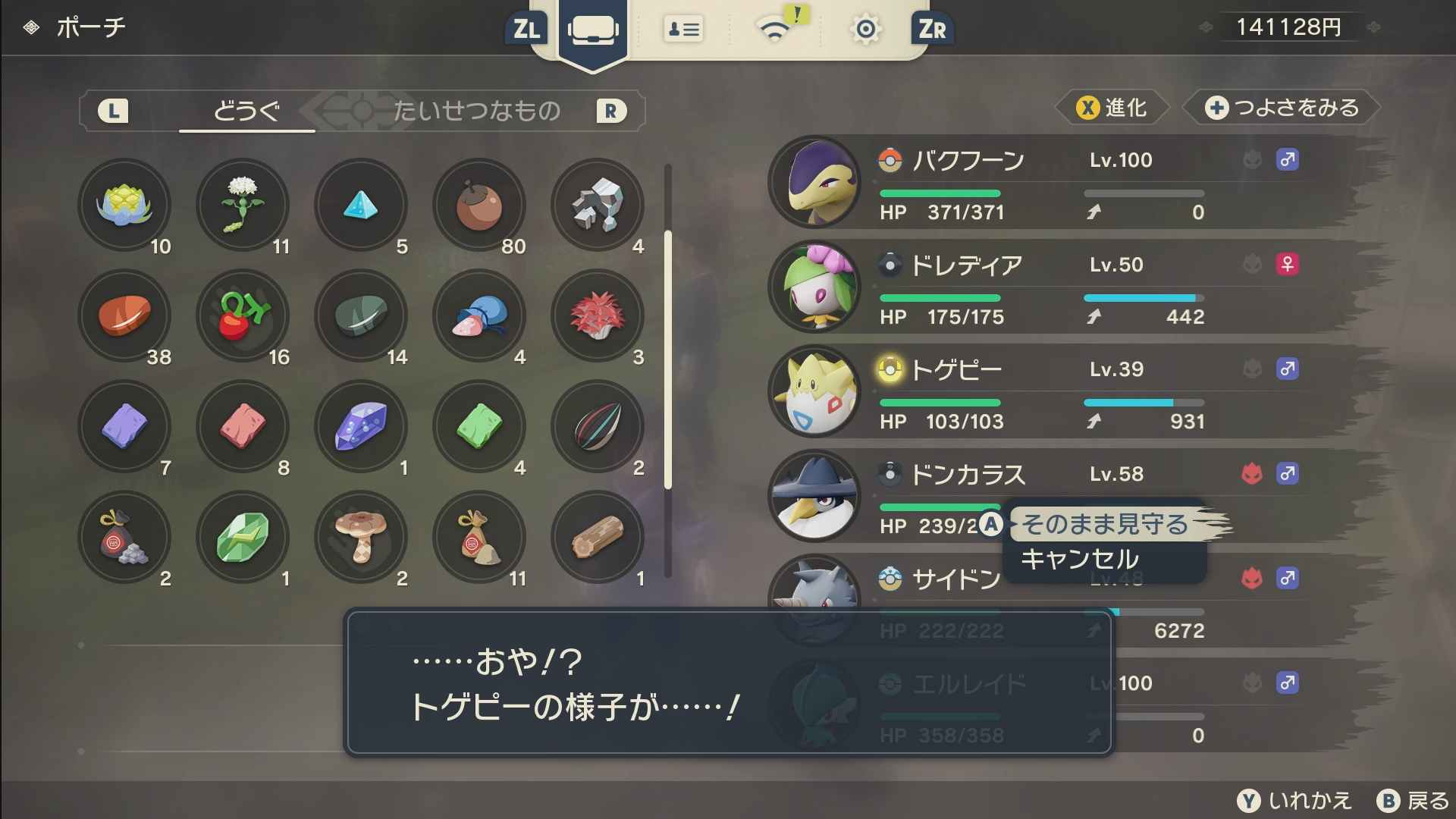Select バクフーン in the party list
1456x819 pixels.
[x=1062, y=183]
